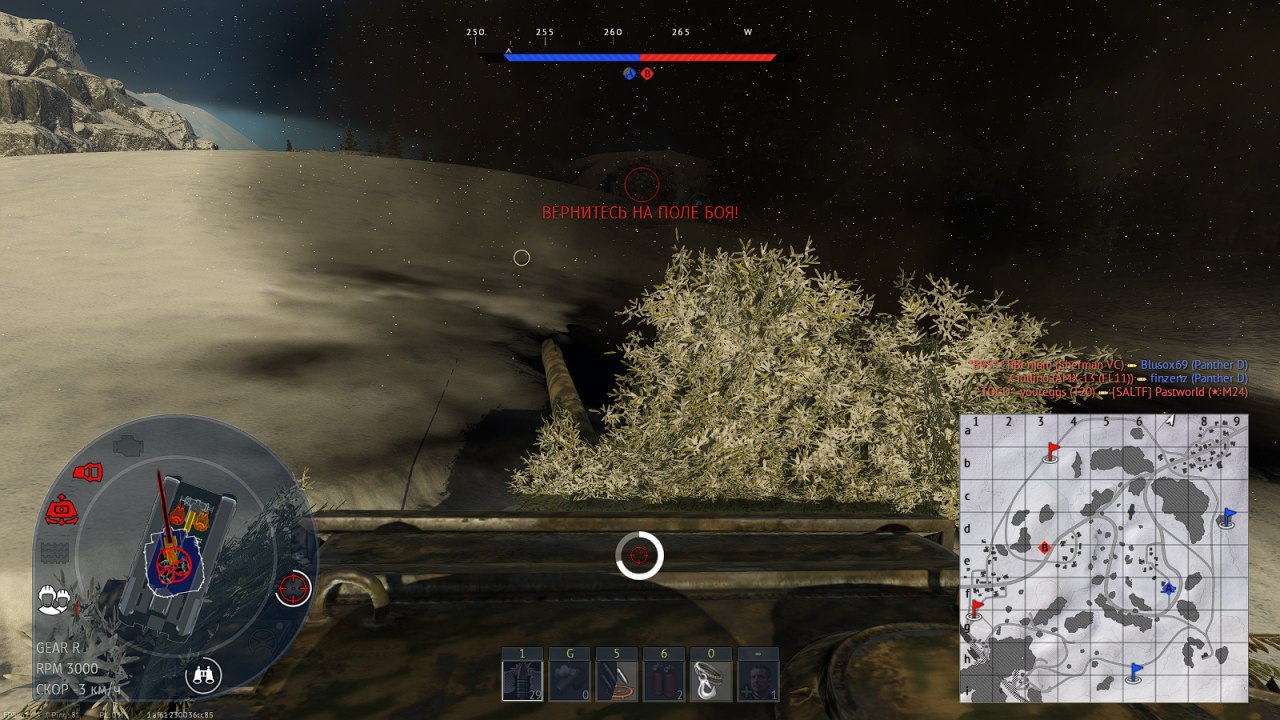Select the primary ammo shell slot
The width and height of the screenshot is (1280, 720).
[522, 680]
